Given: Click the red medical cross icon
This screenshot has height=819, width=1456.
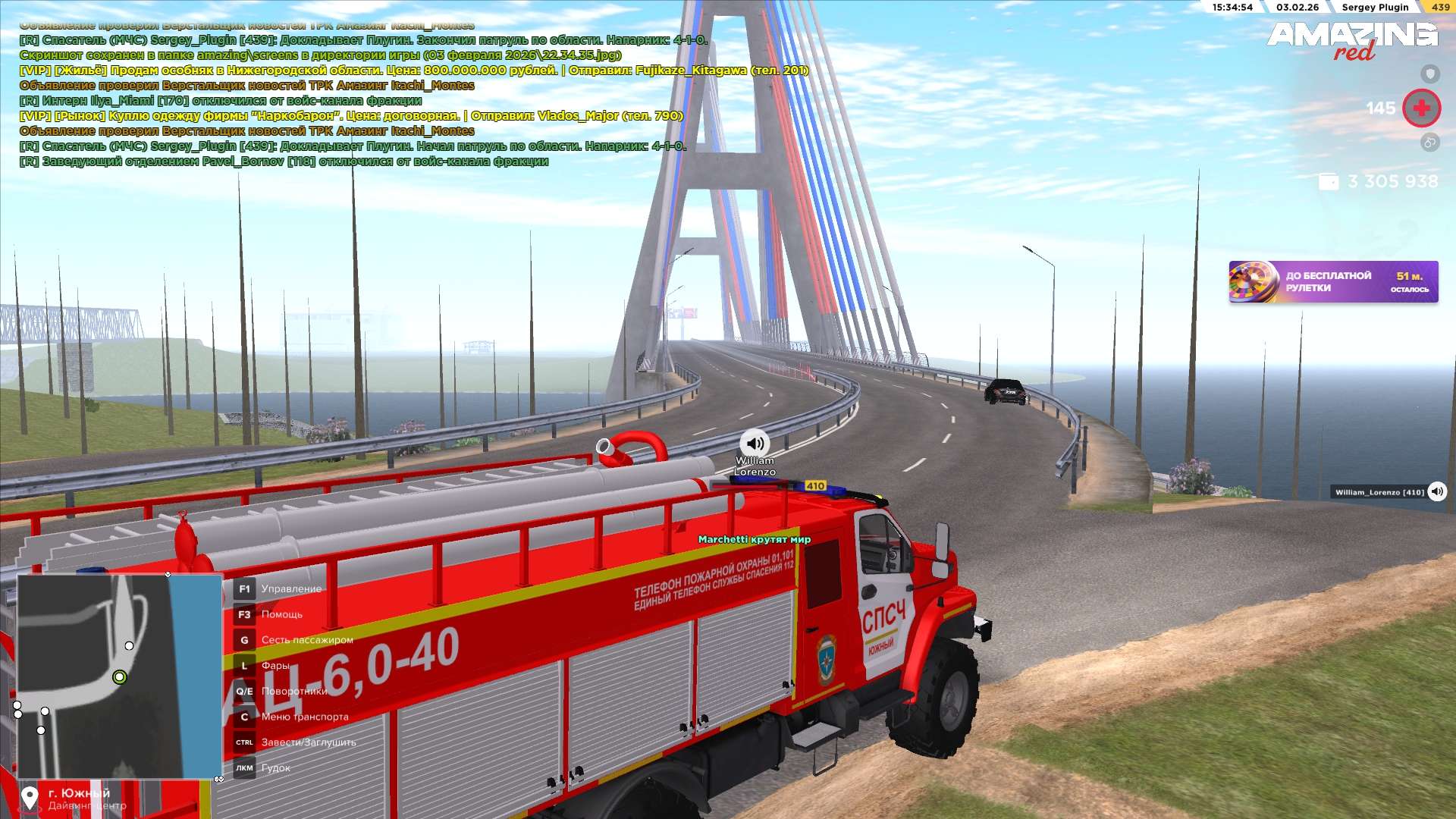Looking at the screenshot, I should point(1421,108).
